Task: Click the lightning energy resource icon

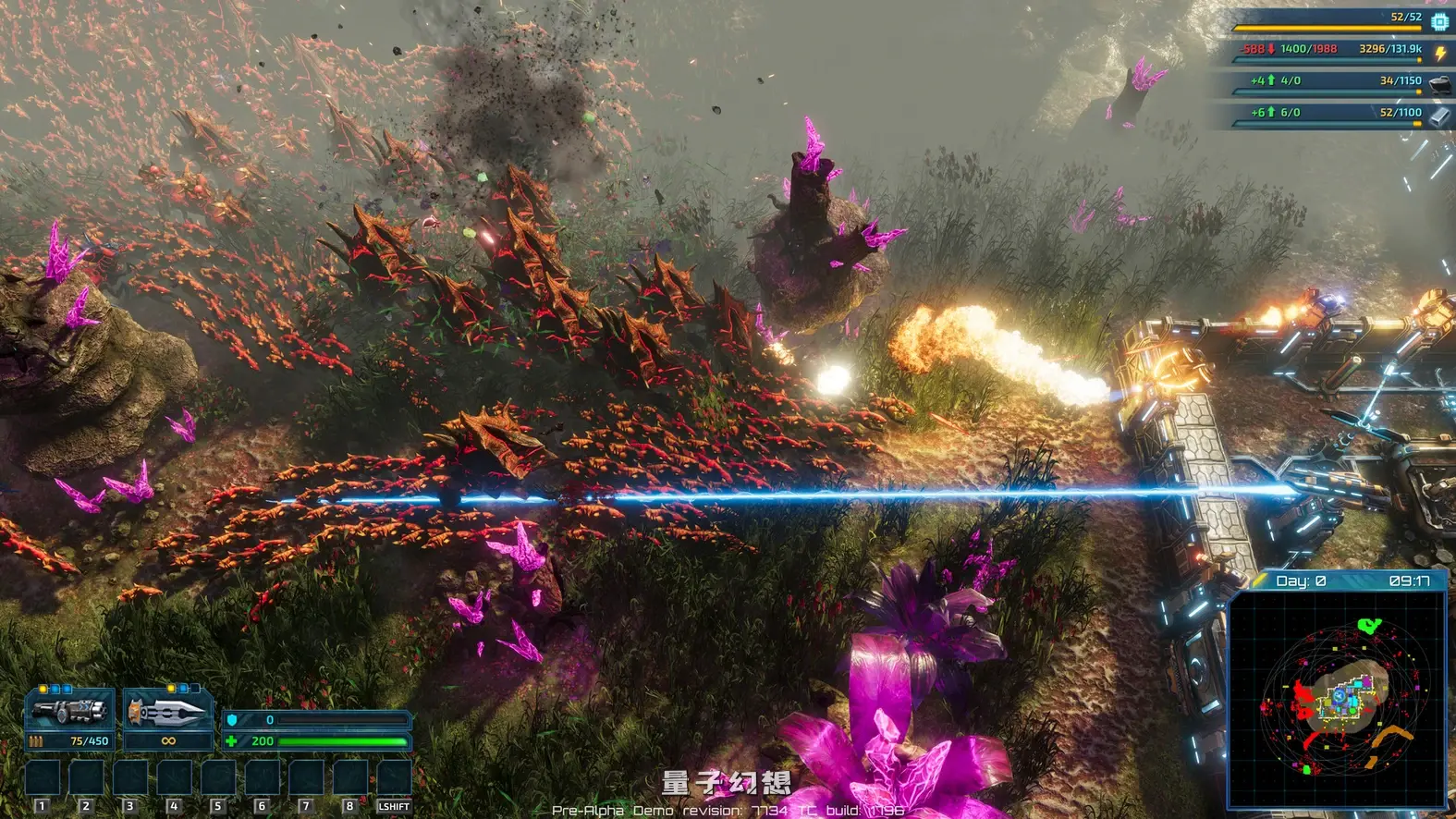Action: (1438, 53)
